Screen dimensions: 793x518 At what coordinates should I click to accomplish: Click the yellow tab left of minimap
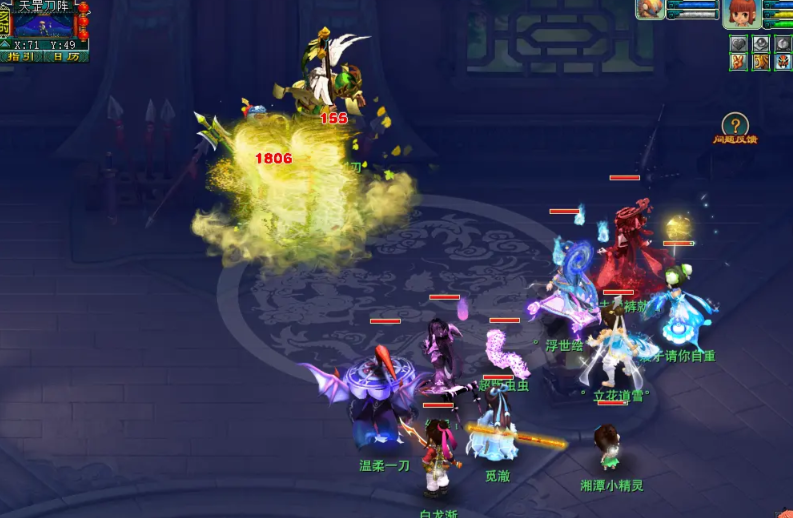click(x=5, y=22)
